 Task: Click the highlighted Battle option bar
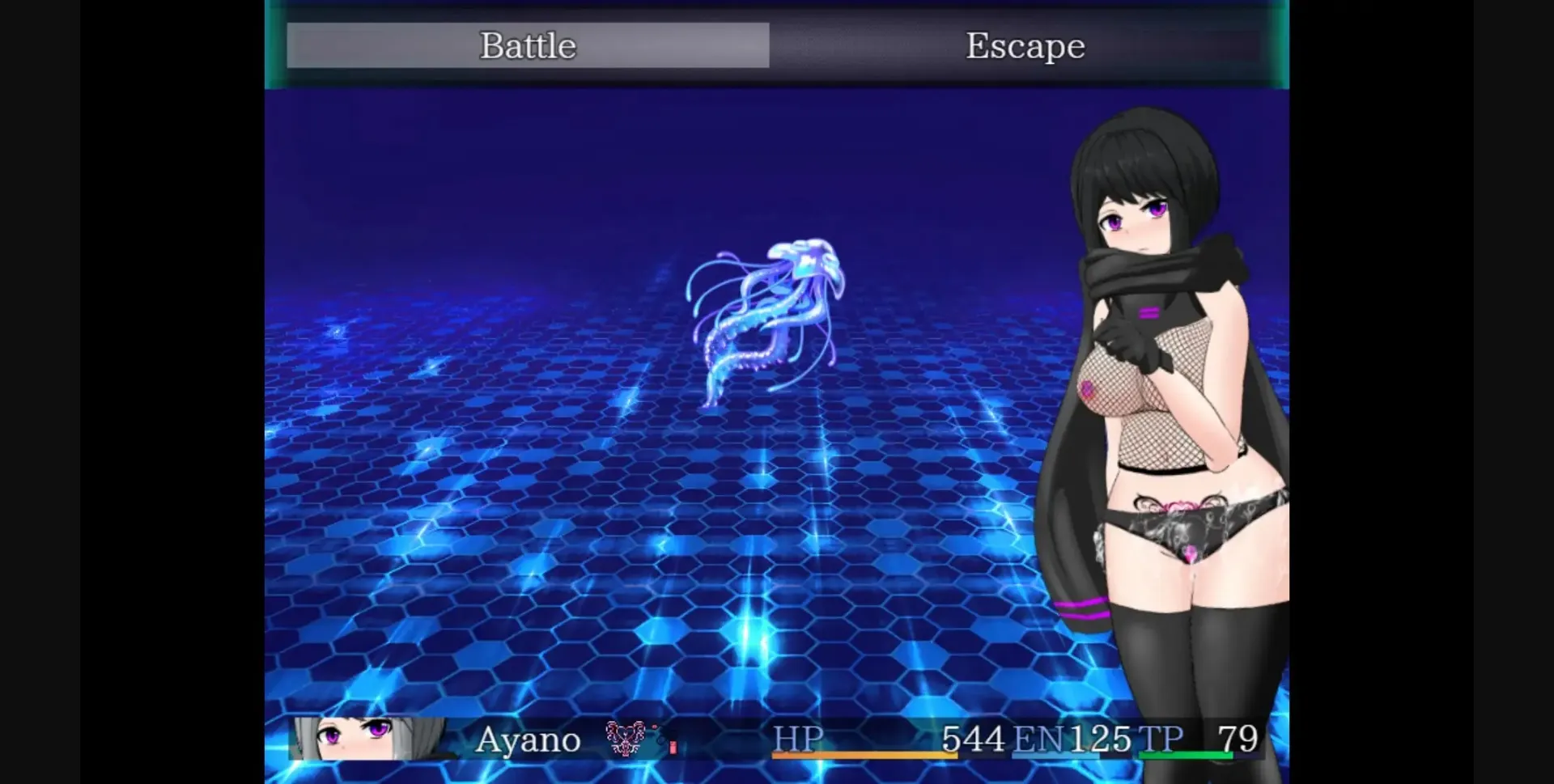528,45
